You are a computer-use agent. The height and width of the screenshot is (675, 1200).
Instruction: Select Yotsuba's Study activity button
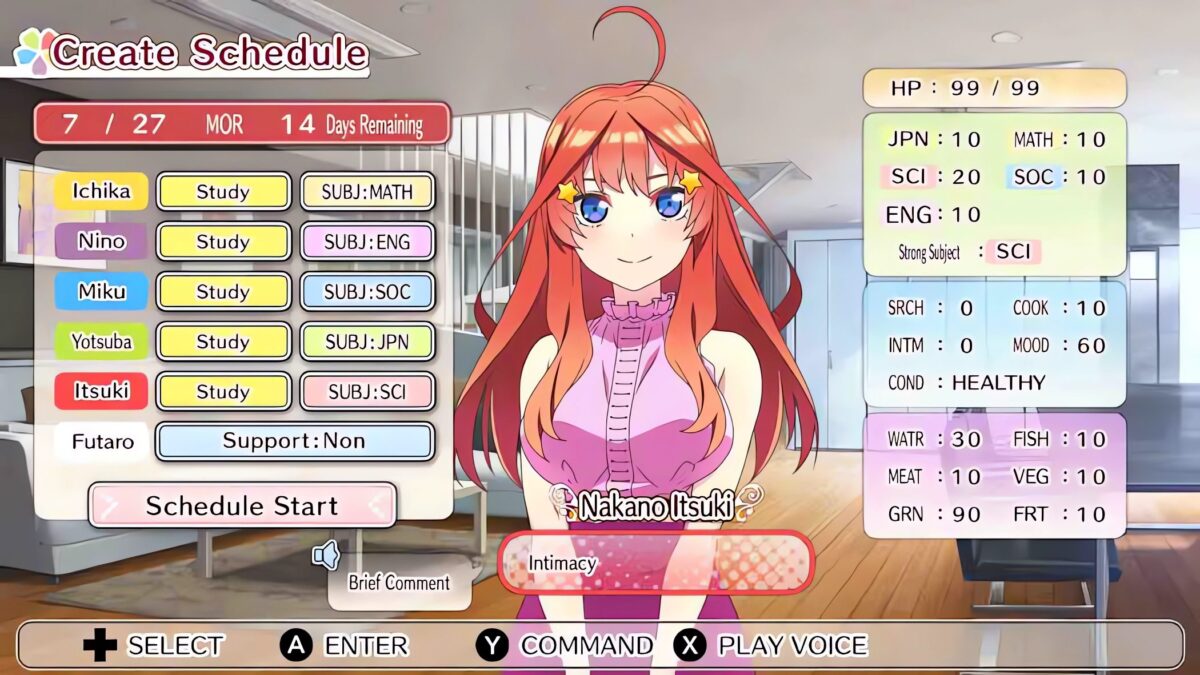click(223, 342)
